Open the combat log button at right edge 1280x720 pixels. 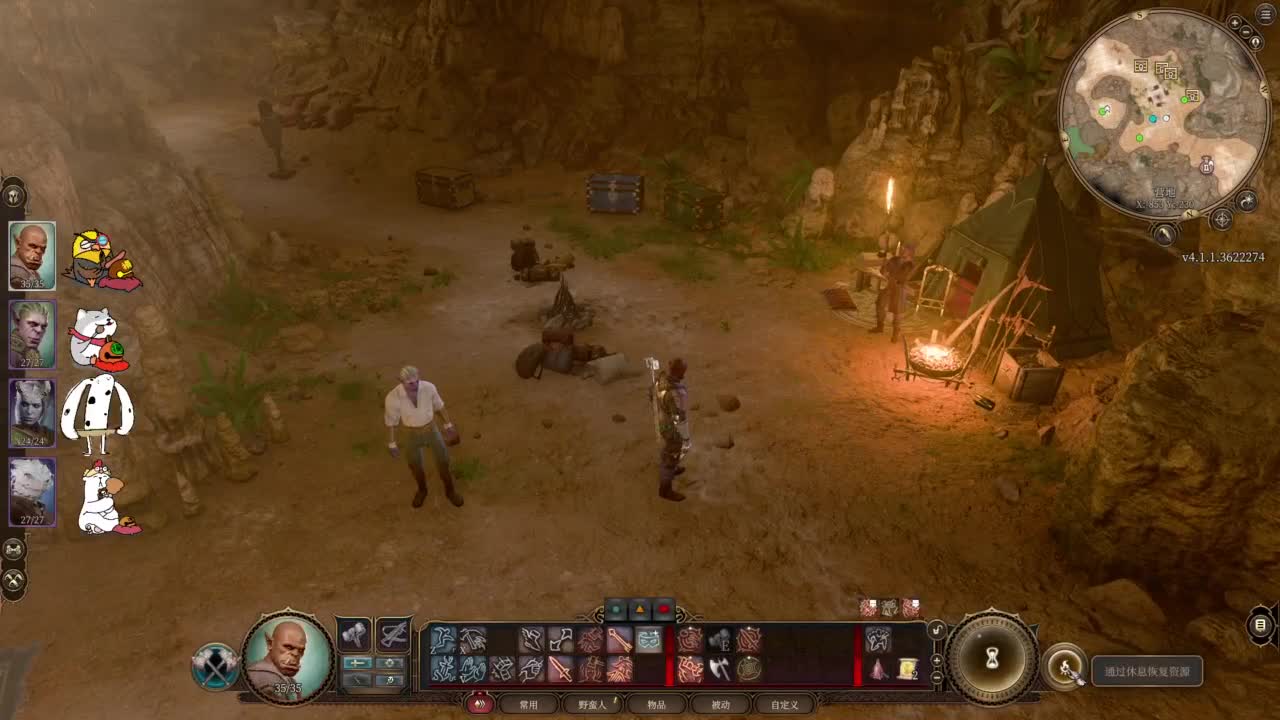tap(1261, 626)
